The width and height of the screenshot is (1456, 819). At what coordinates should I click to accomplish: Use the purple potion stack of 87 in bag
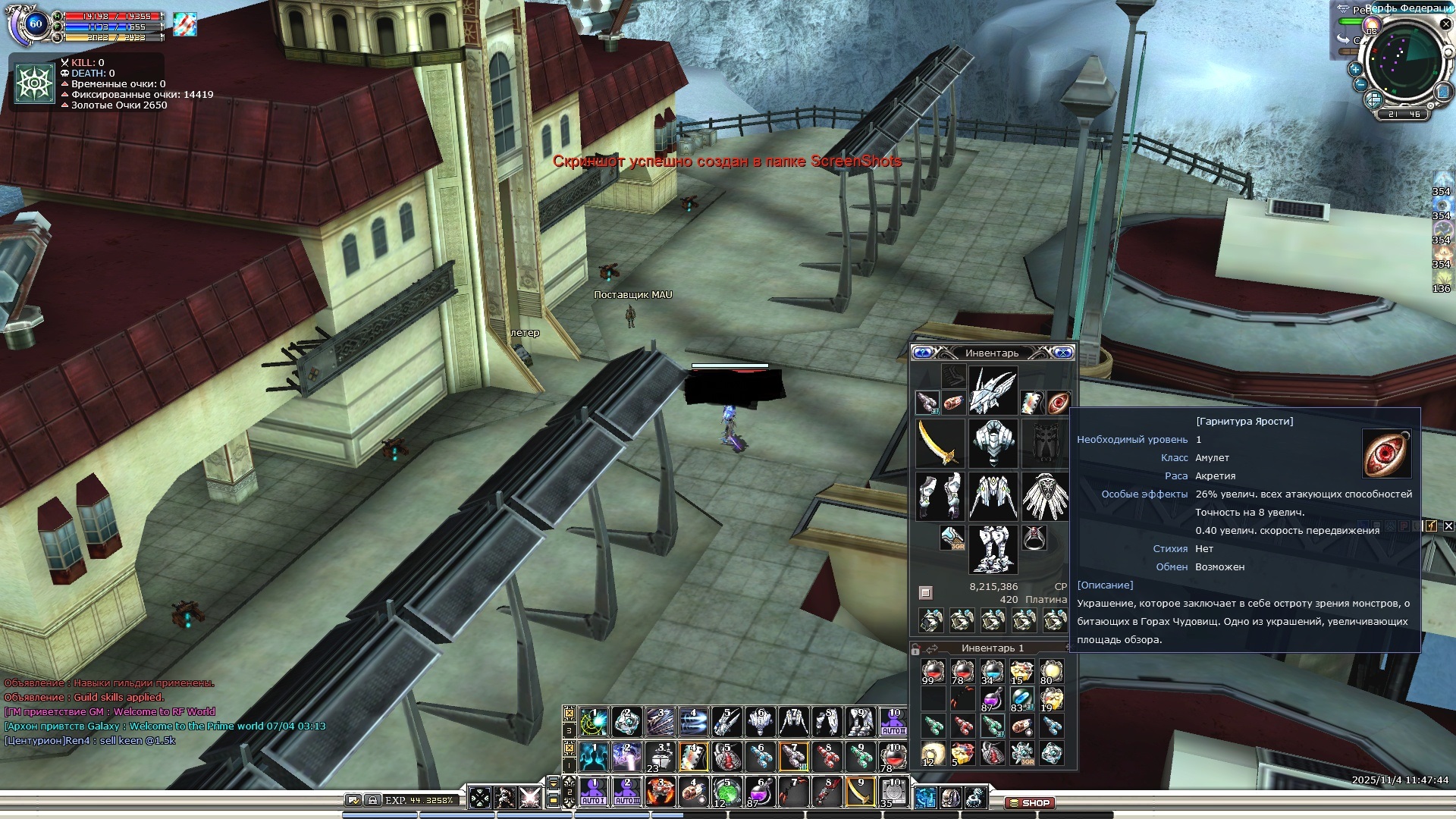point(992,699)
